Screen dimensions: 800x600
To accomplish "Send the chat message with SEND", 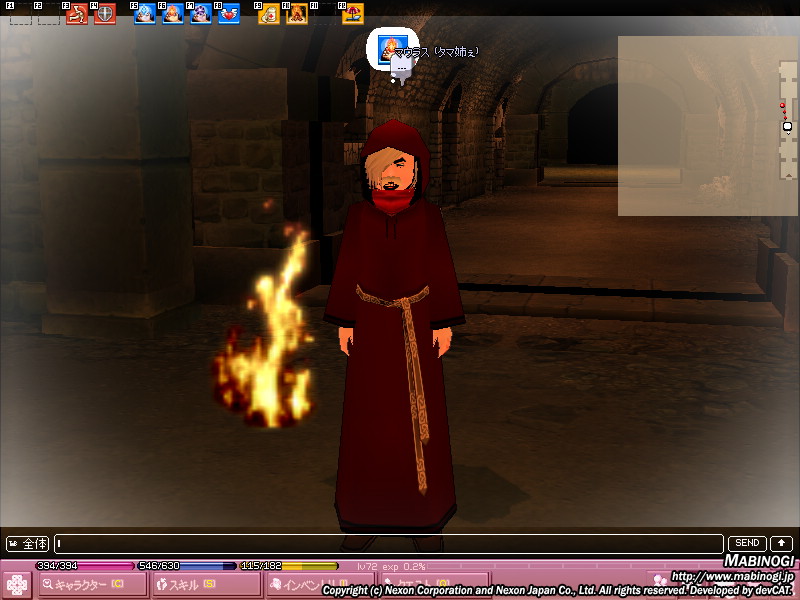I will [x=747, y=543].
